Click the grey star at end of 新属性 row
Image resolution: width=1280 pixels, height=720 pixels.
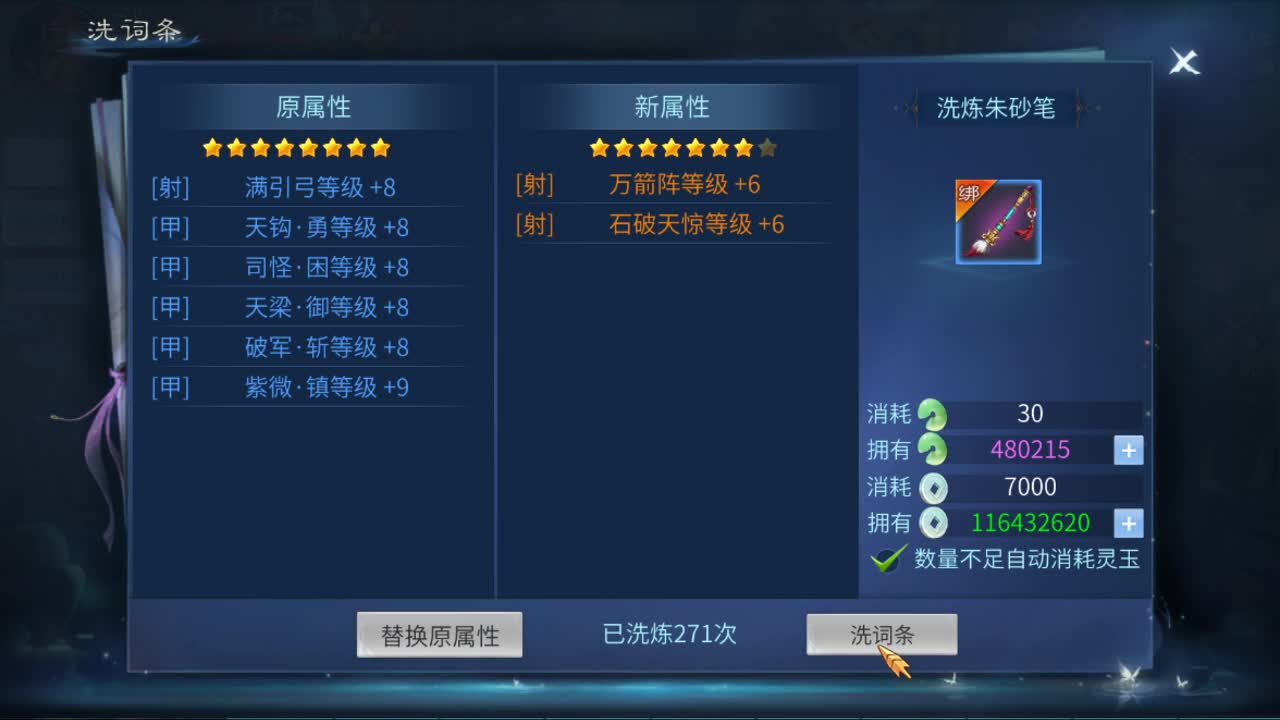click(766, 148)
